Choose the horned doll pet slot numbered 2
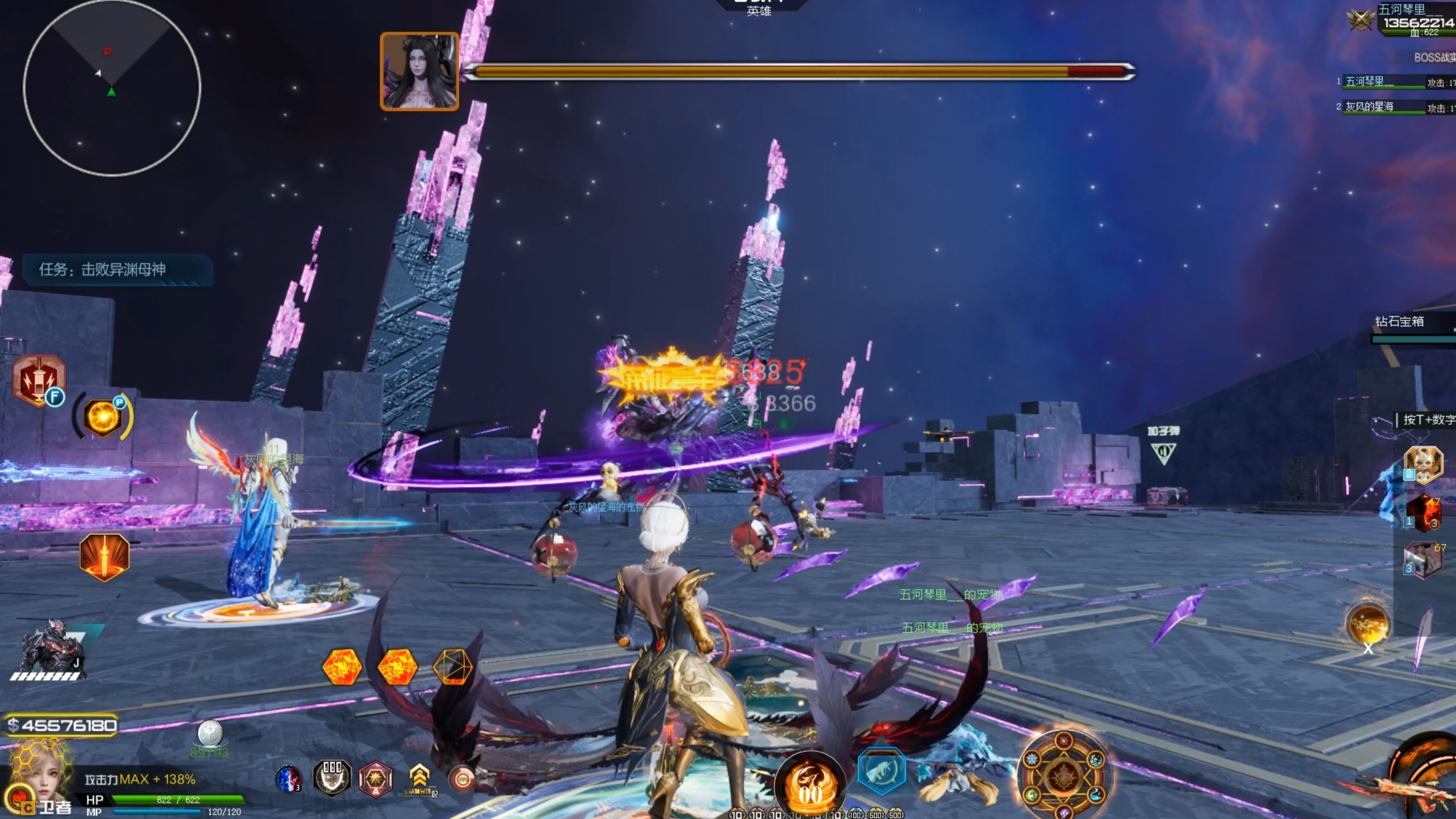 coord(1423,465)
